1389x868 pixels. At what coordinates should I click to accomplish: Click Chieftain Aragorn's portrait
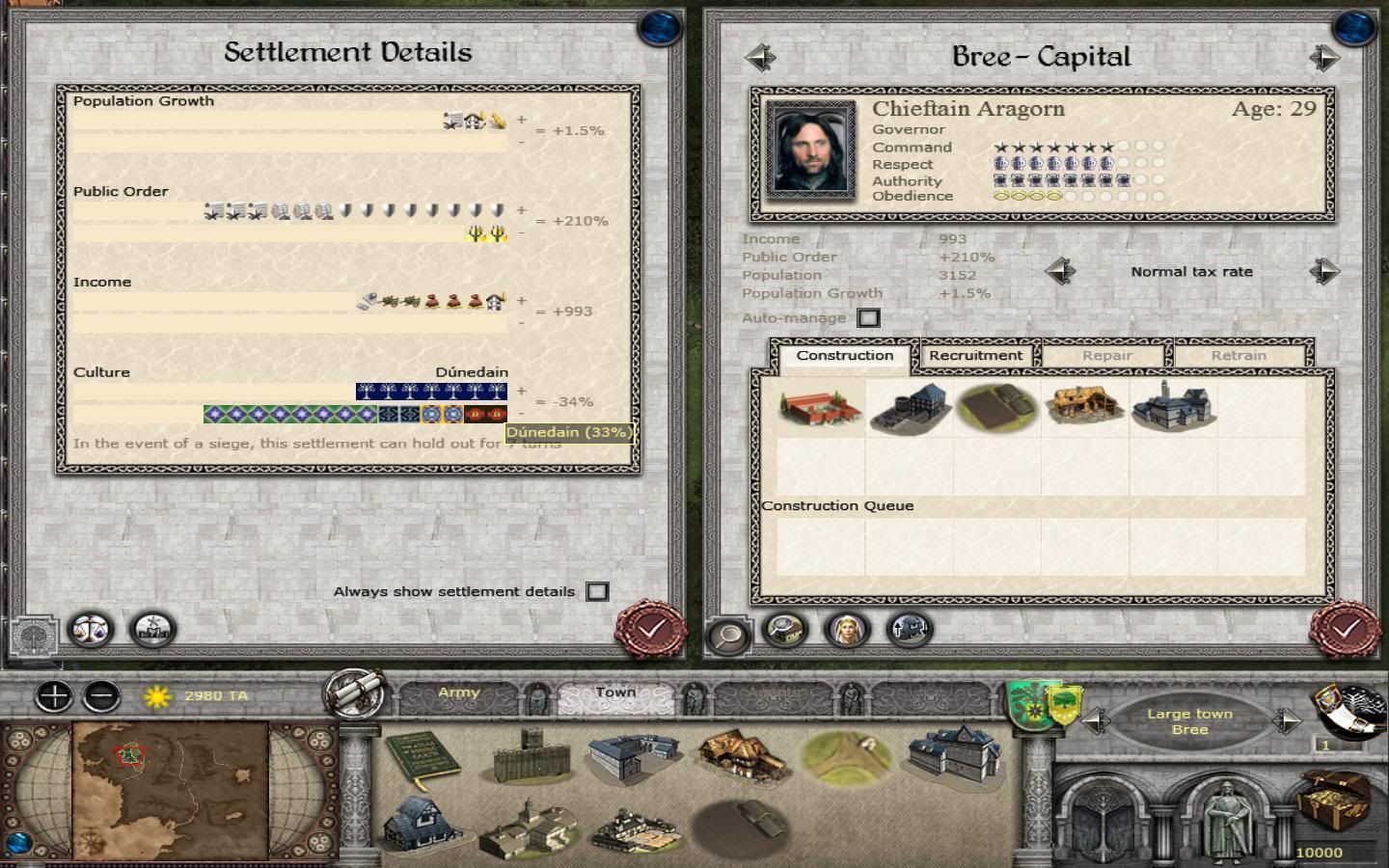(810, 149)
